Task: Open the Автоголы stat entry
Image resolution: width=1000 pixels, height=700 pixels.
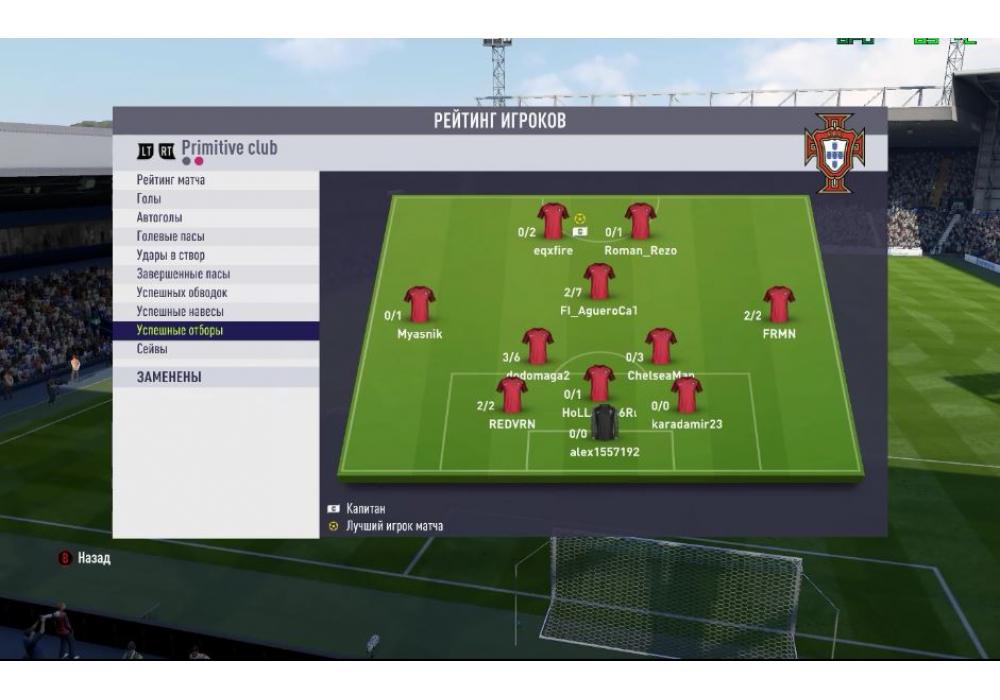Action: [x=160, y=218]
